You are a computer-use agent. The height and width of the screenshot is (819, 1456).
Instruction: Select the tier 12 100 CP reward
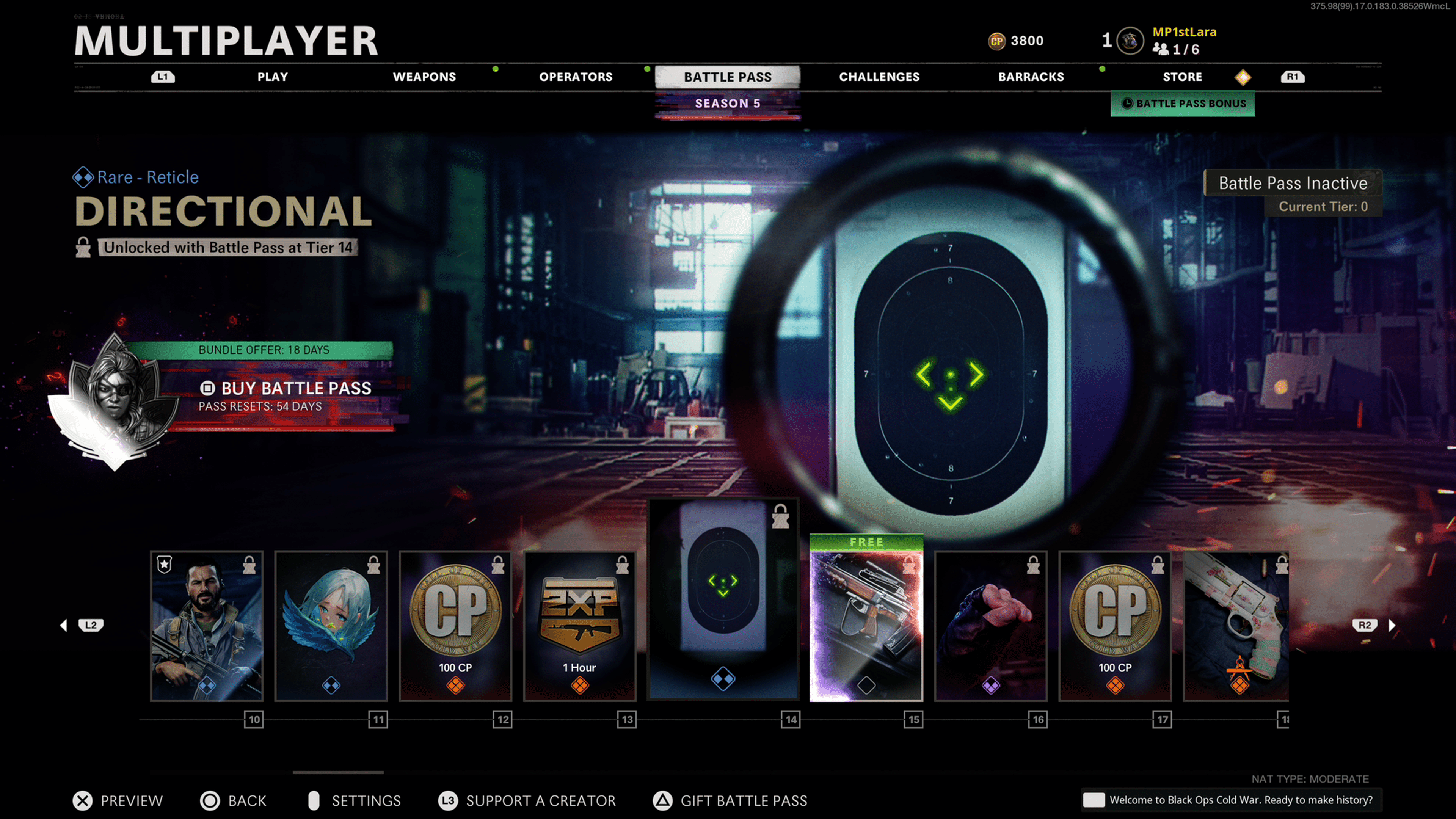click(455, 626)
